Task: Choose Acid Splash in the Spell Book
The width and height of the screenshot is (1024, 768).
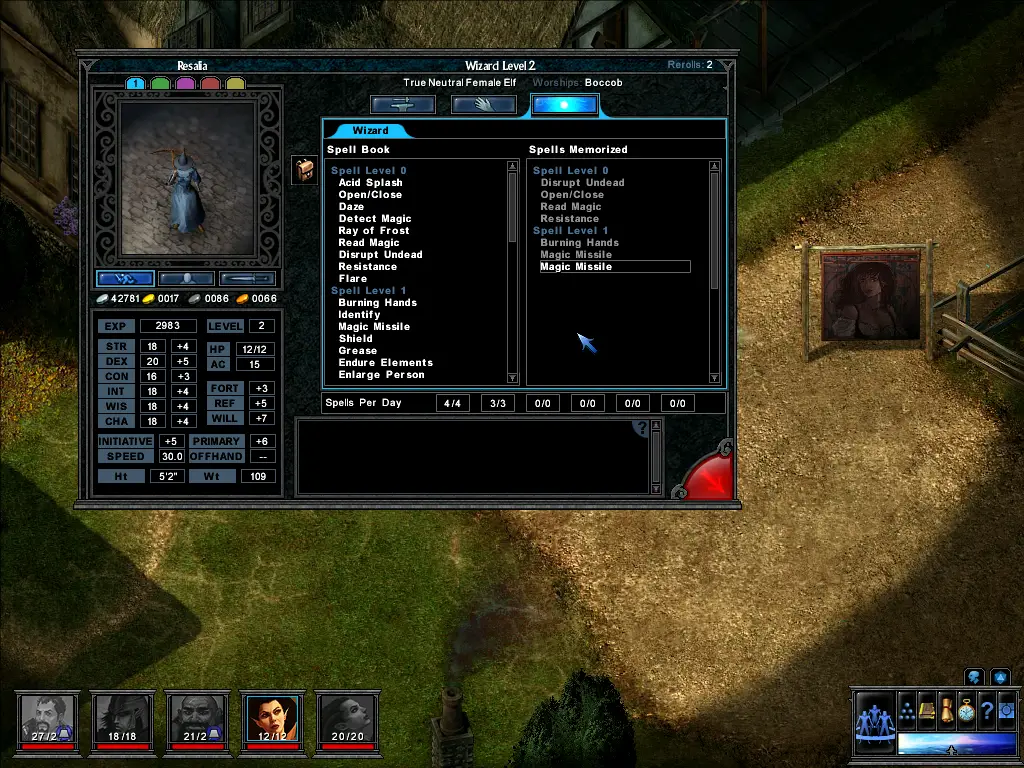Action: (370, 183)
